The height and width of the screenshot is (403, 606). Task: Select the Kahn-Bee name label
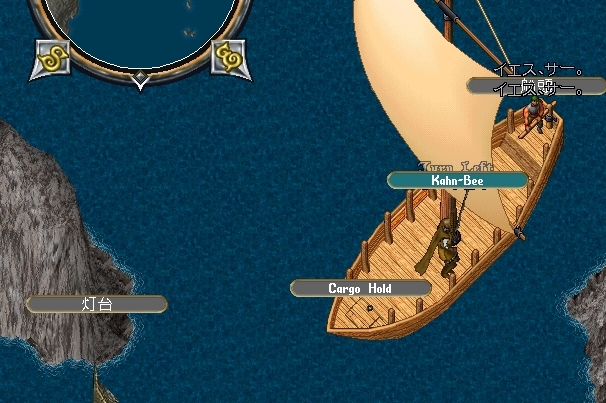coord(457,180)
